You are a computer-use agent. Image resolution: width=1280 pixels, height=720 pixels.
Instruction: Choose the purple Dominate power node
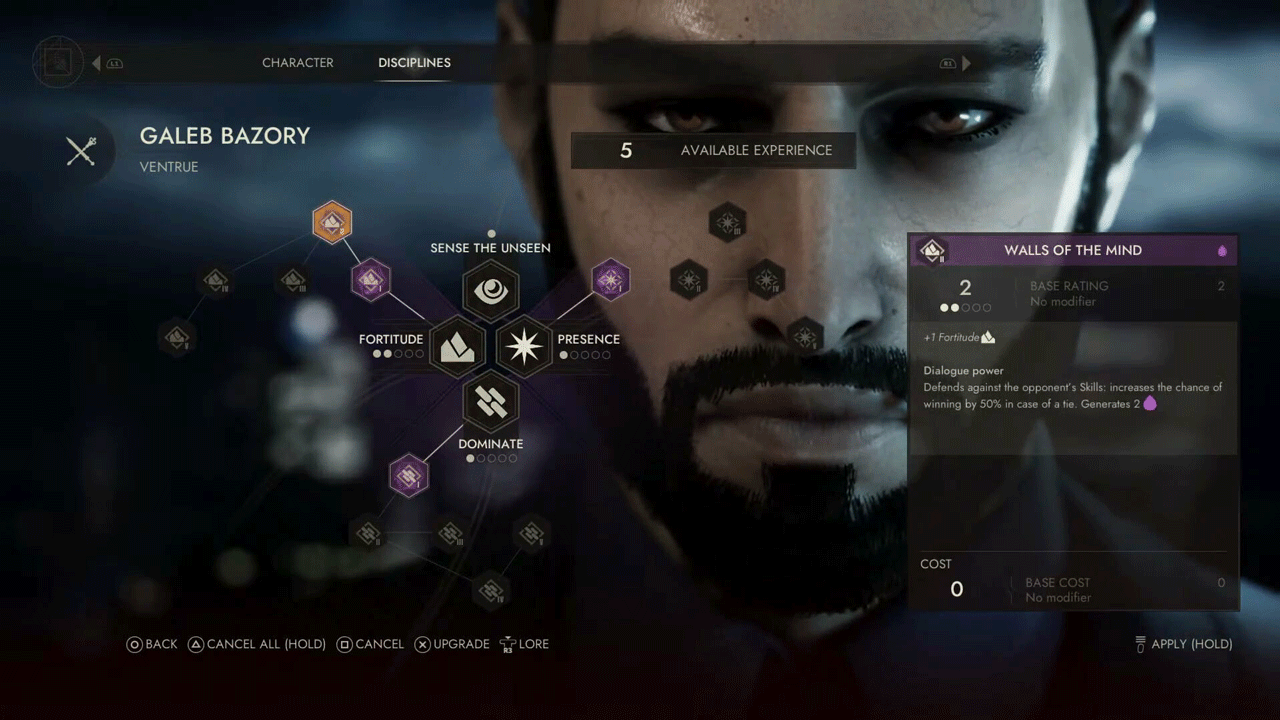408,475
